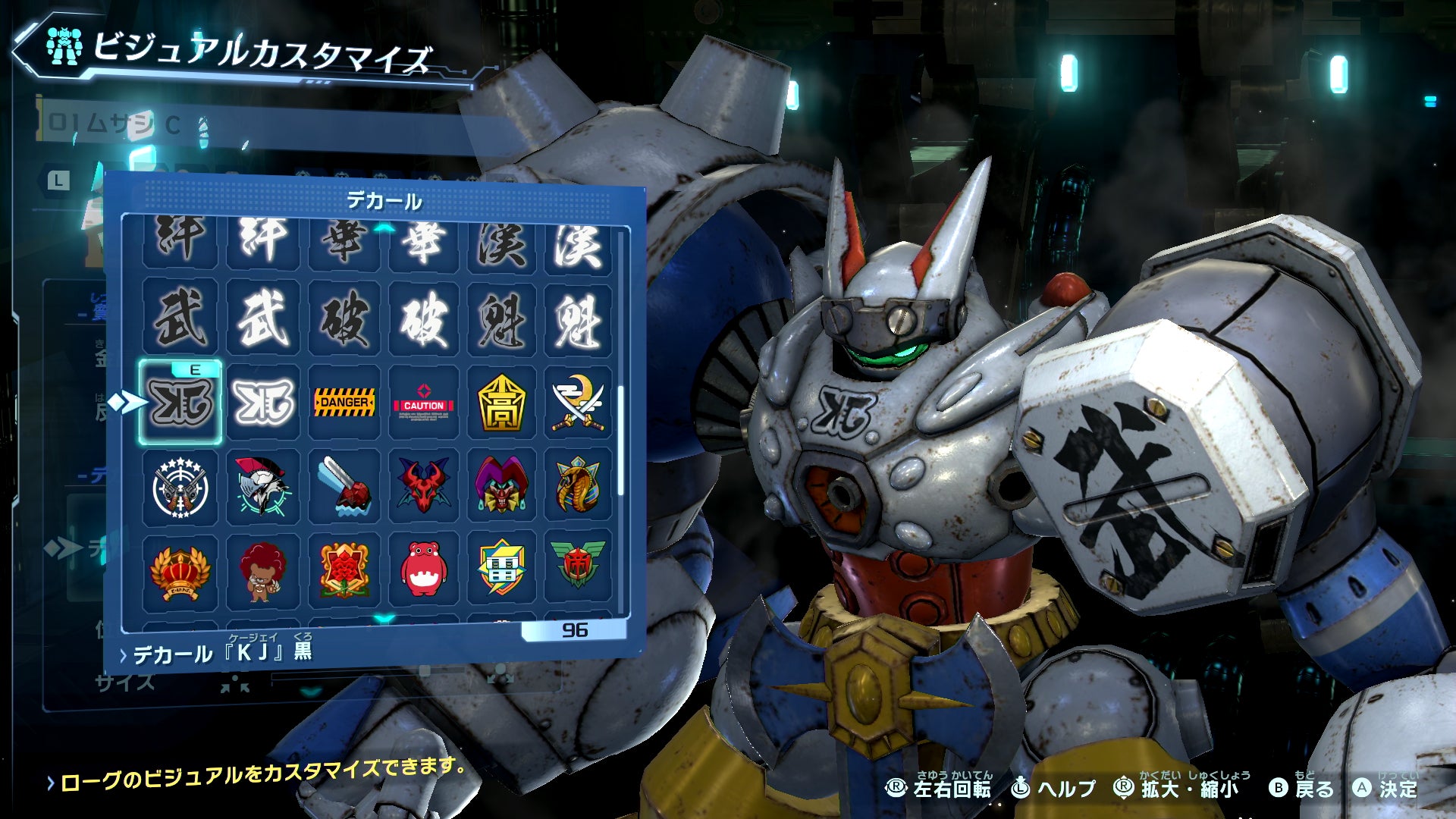Pick the red demon head decal
This screenshot has height=819, width=1456.
423,487
